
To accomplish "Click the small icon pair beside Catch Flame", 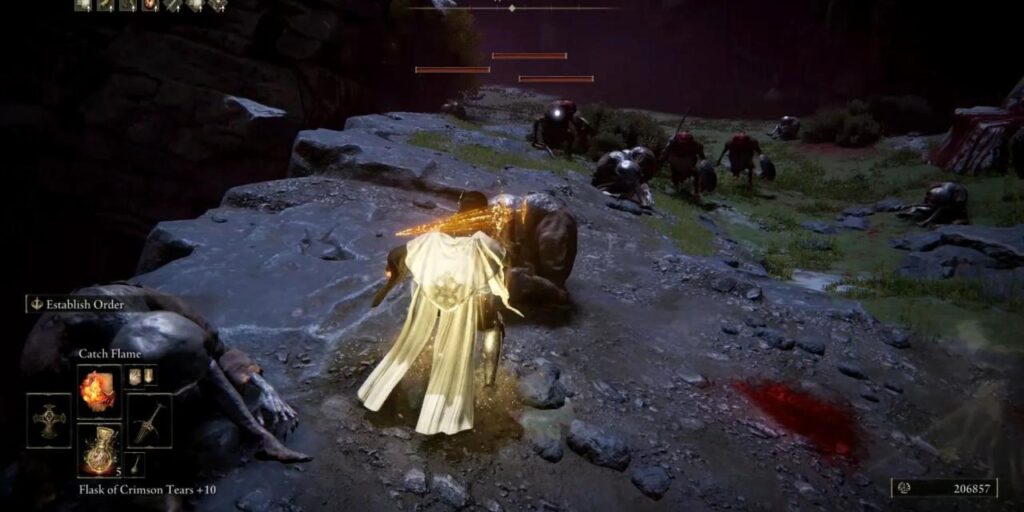I will coord(141,376).
